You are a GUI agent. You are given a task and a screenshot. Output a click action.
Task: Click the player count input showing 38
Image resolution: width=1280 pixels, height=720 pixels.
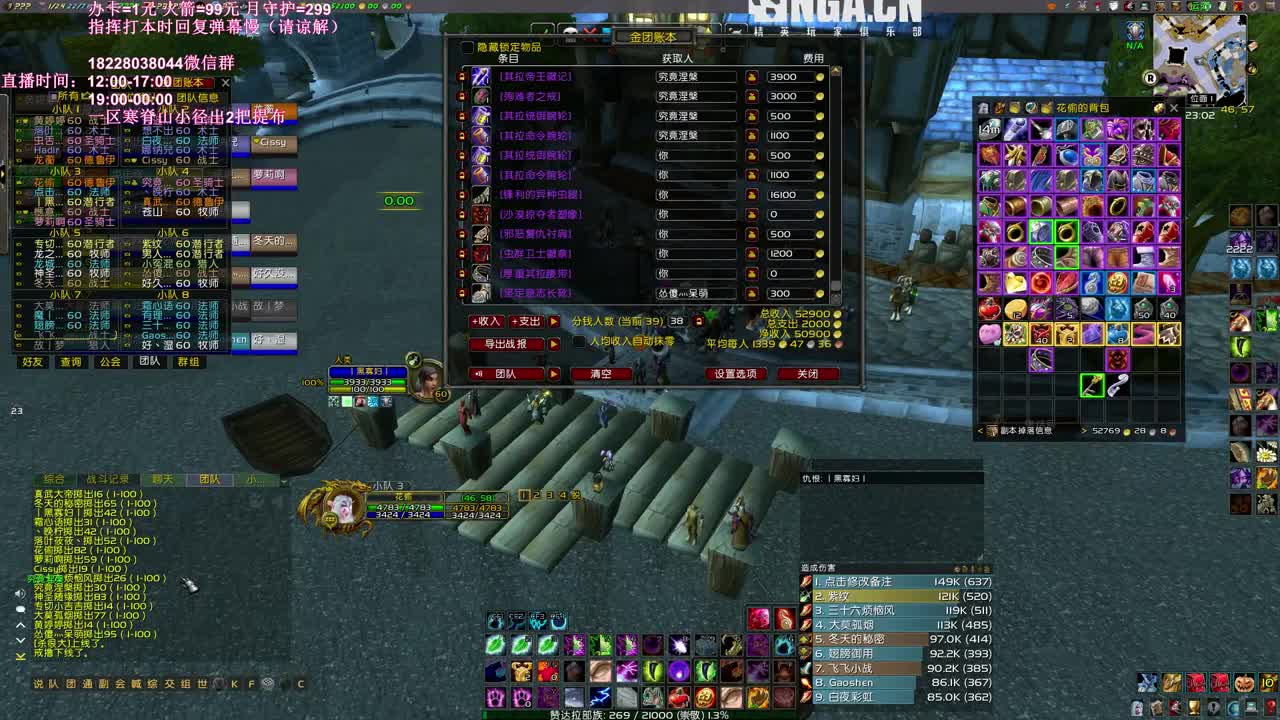(675, 320)
